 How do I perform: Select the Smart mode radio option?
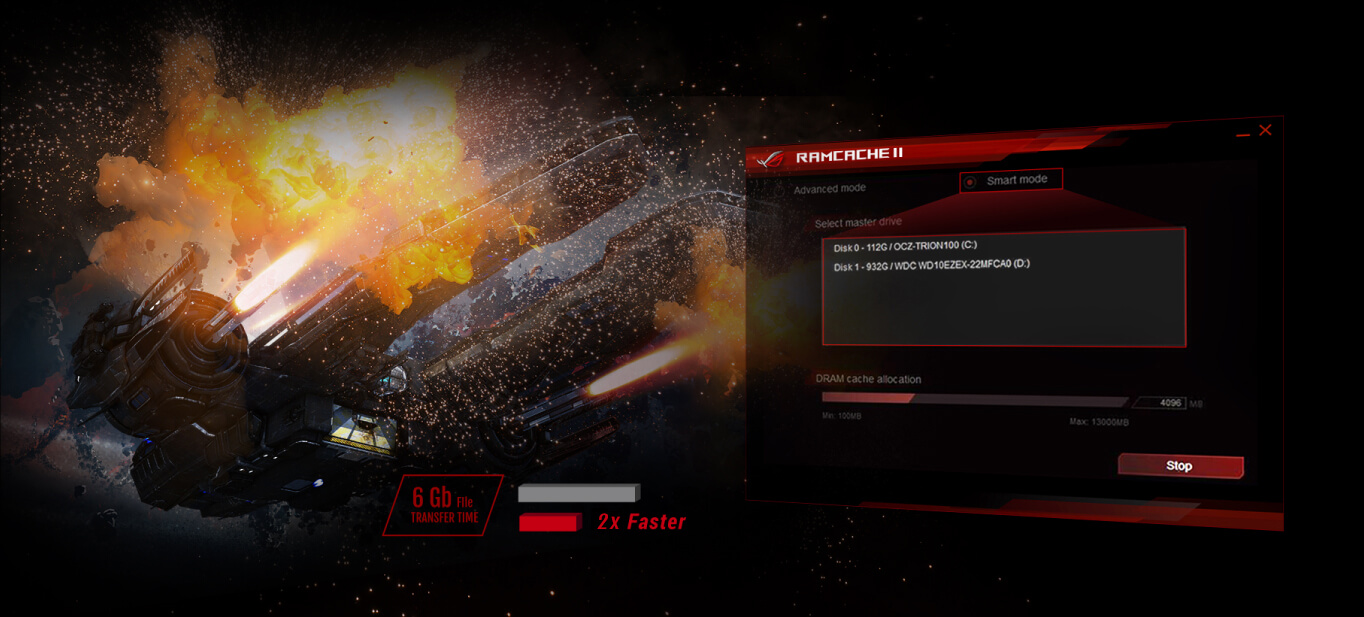click(x=970, y=181)
